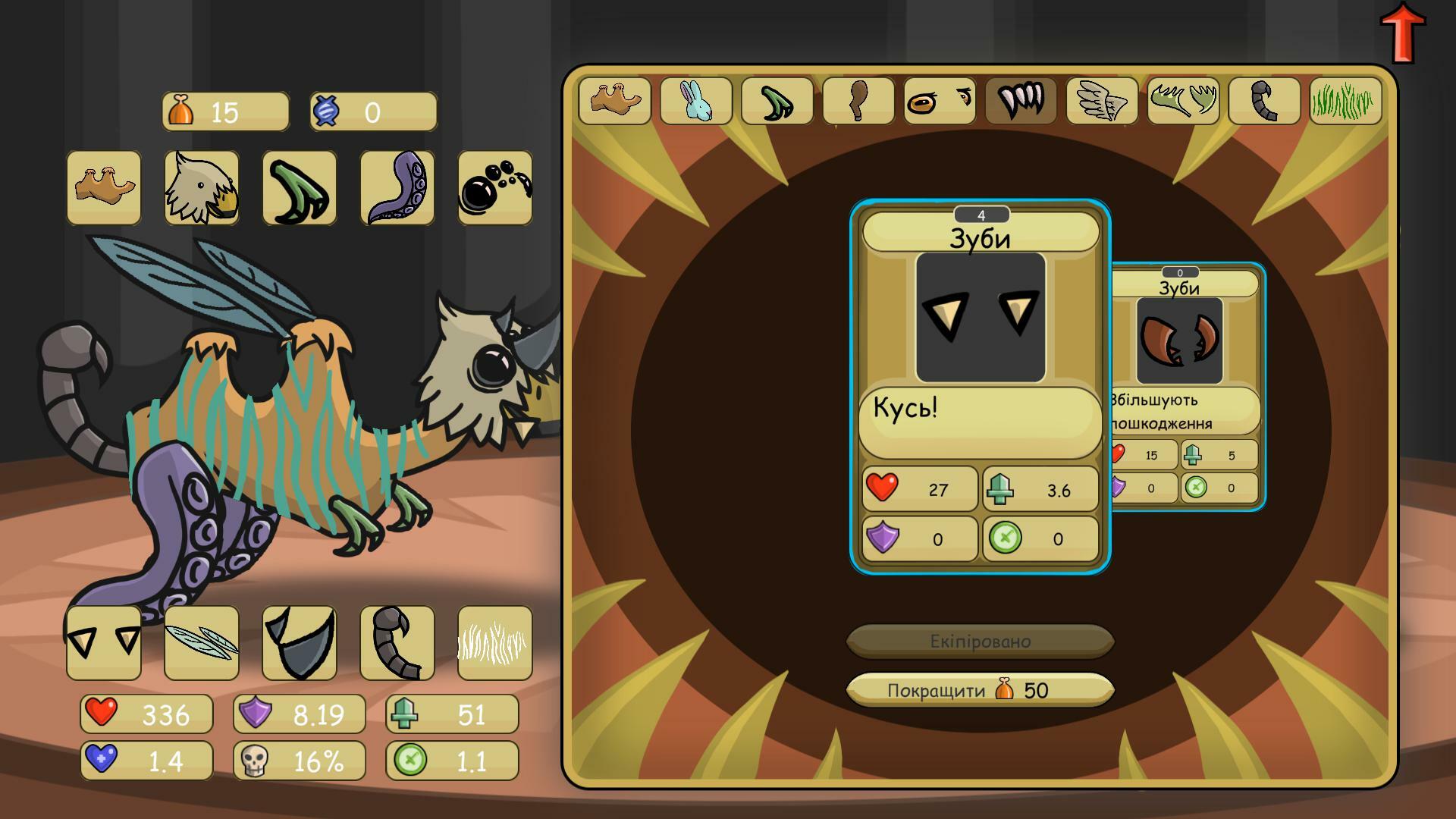
Task: Click the Екіпіровано equipped button
Action: pyautogui.click(x=979, y=642)
